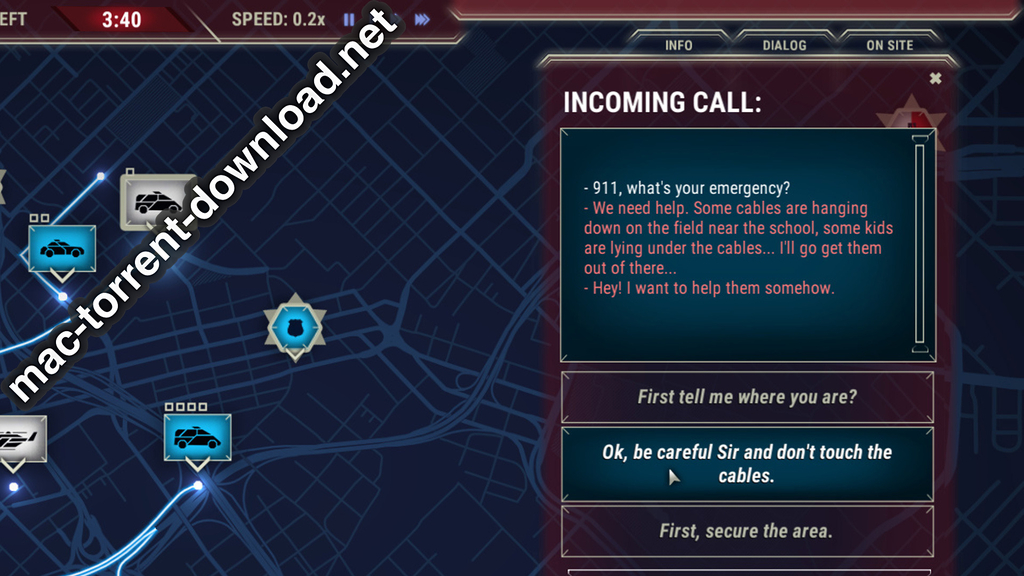Choose "First tell me where you are?" reply
The width and height of the screenshot is (1024, 576).
(747, 397)
